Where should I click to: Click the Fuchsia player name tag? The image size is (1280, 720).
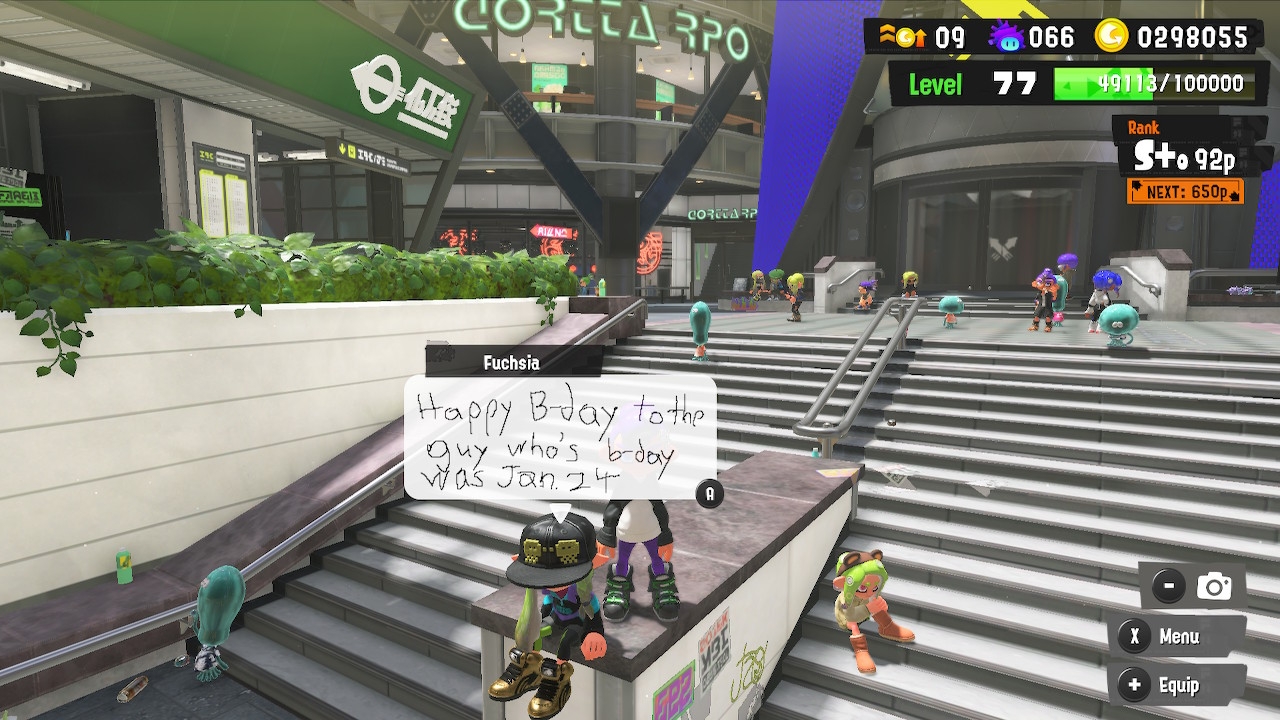(513, 362)
